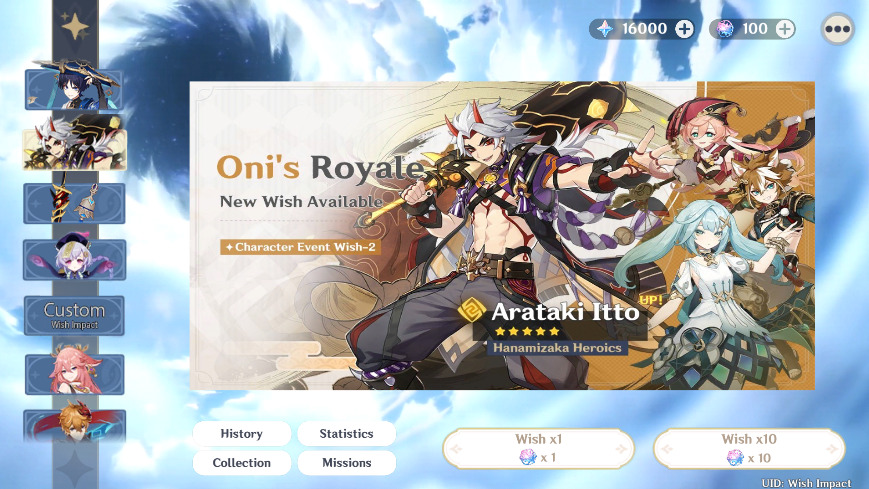869x489 pixels.
Task: Show the Statistics panel
Action: (346, 434)
